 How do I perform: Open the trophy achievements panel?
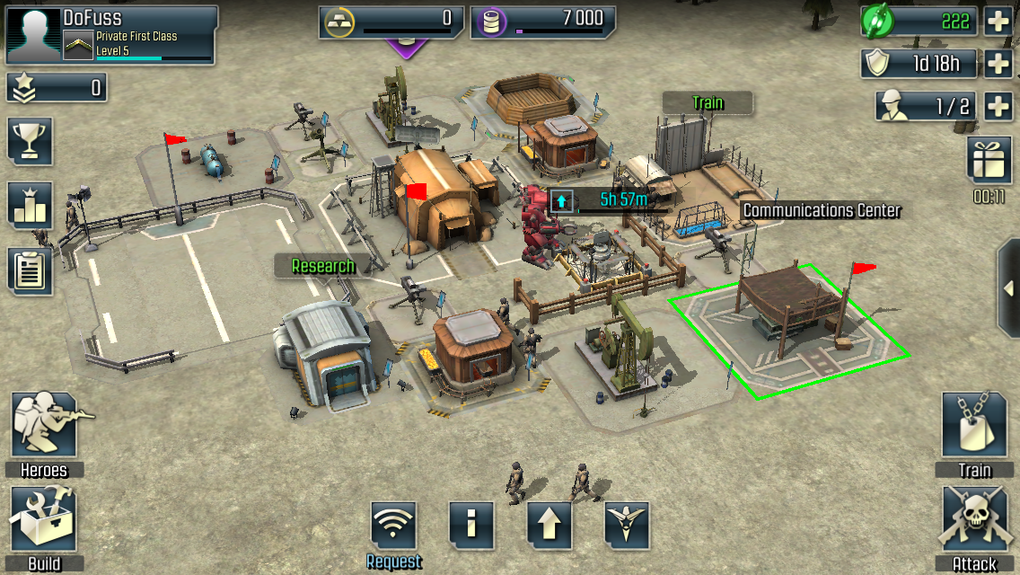click(x=29, y=140)
